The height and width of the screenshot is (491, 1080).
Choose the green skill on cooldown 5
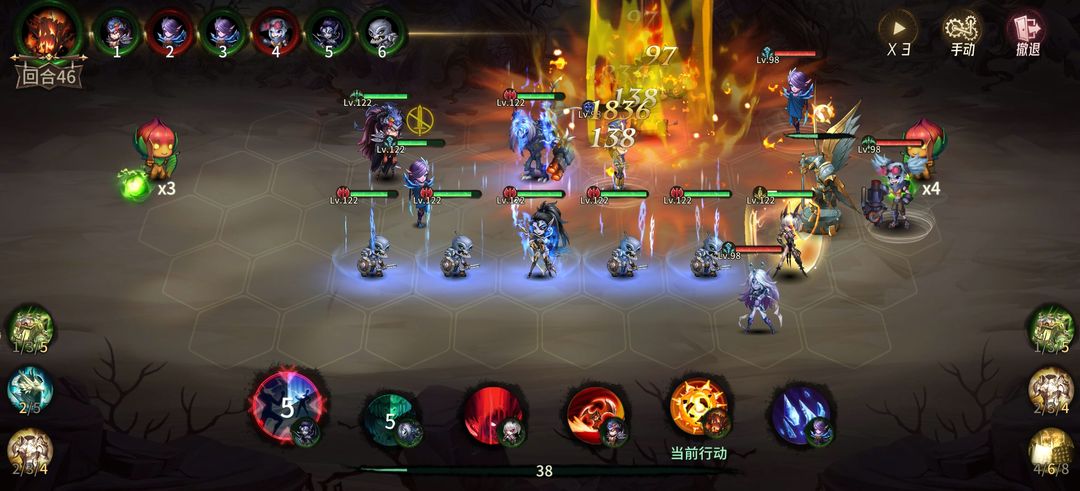pos(390,416)
